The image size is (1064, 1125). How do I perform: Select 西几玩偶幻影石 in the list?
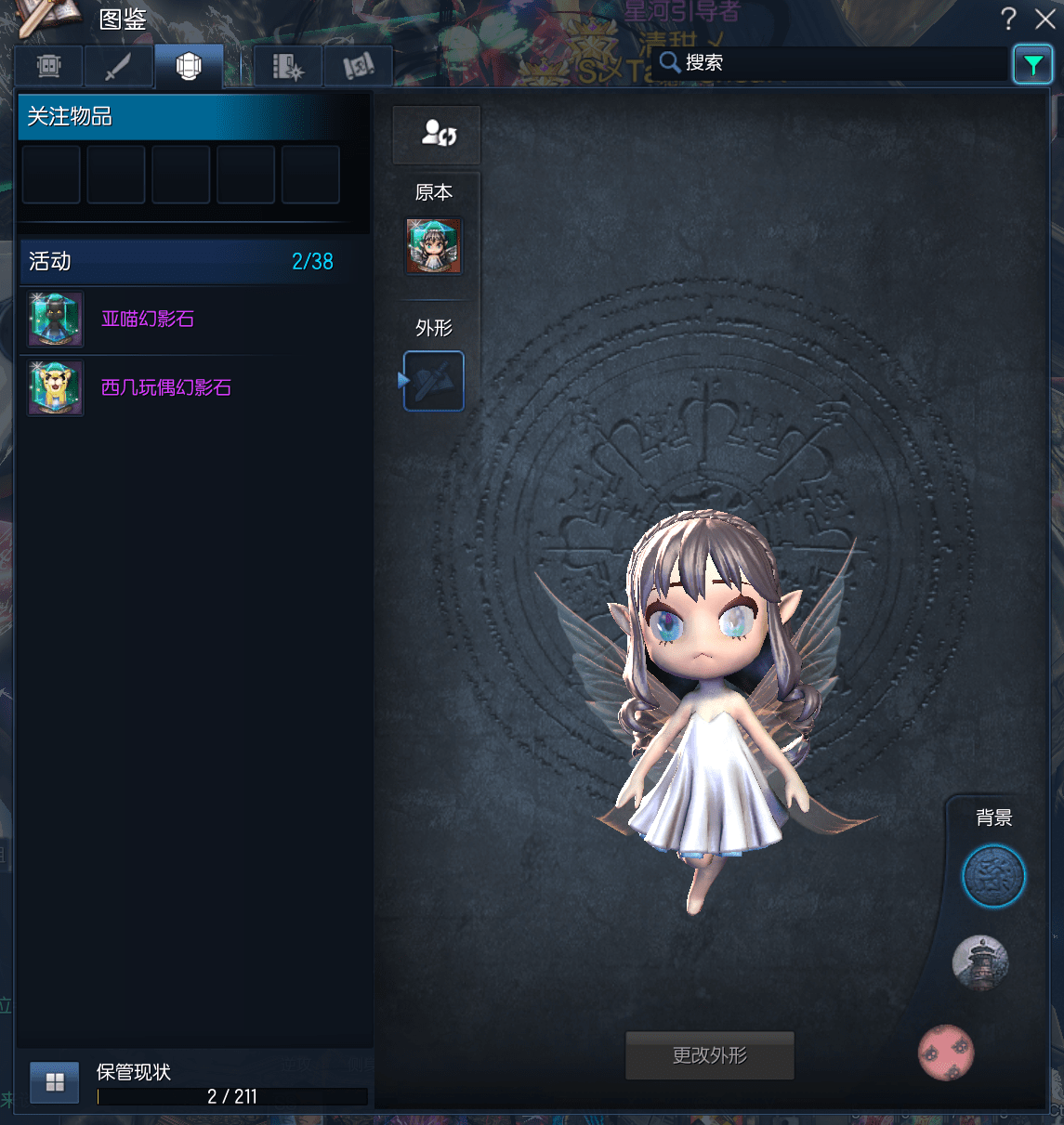[165, 388]
